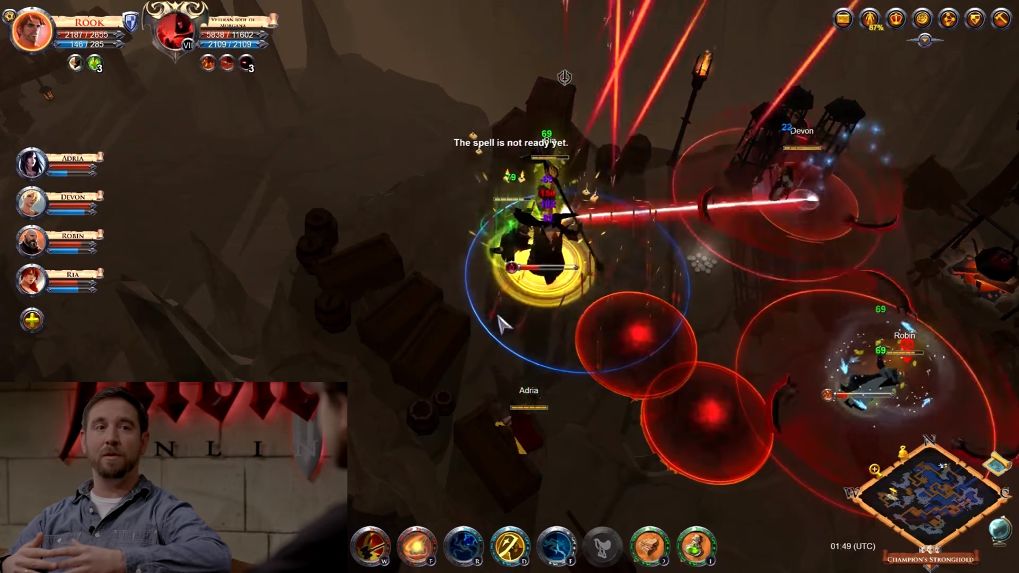Click the greyed-out mount icon

[603, 546]
